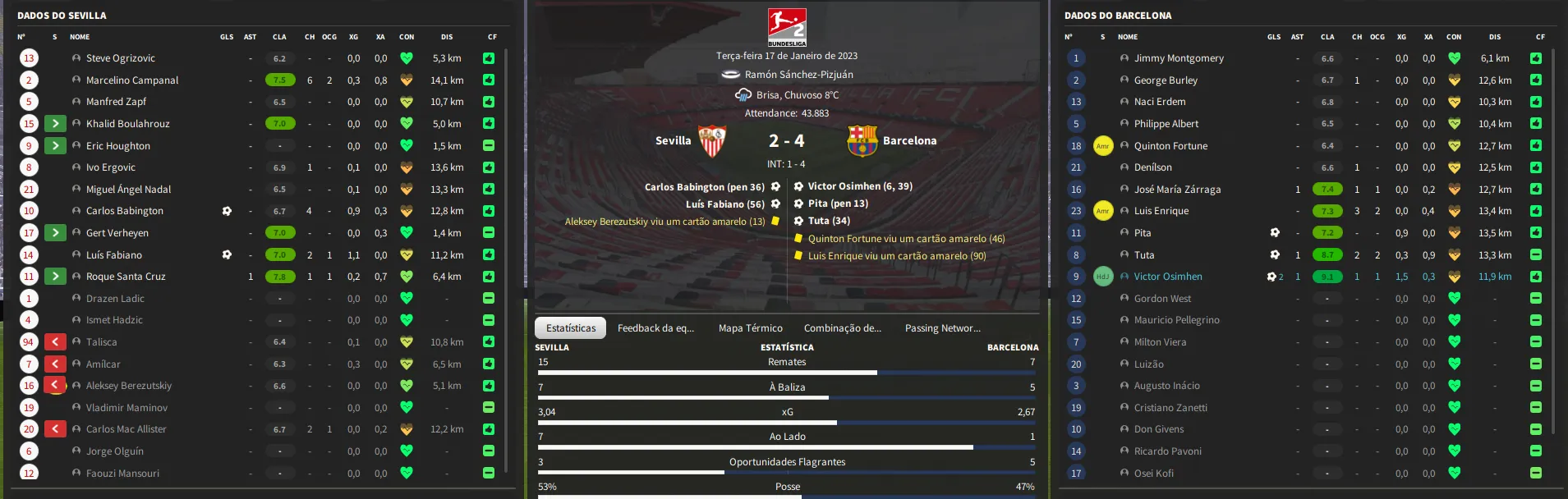Click Luís Fabiano's name

113,255
